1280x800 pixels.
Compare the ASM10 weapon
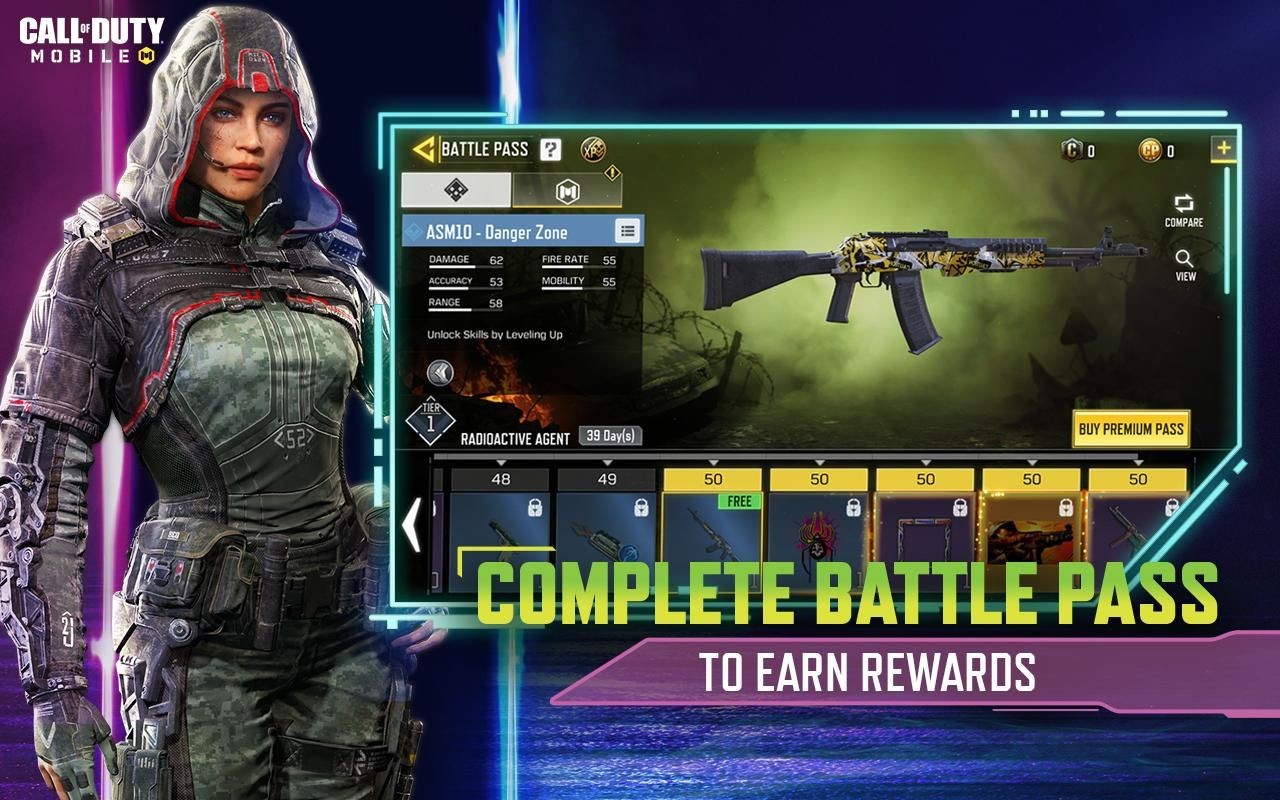1184,210
